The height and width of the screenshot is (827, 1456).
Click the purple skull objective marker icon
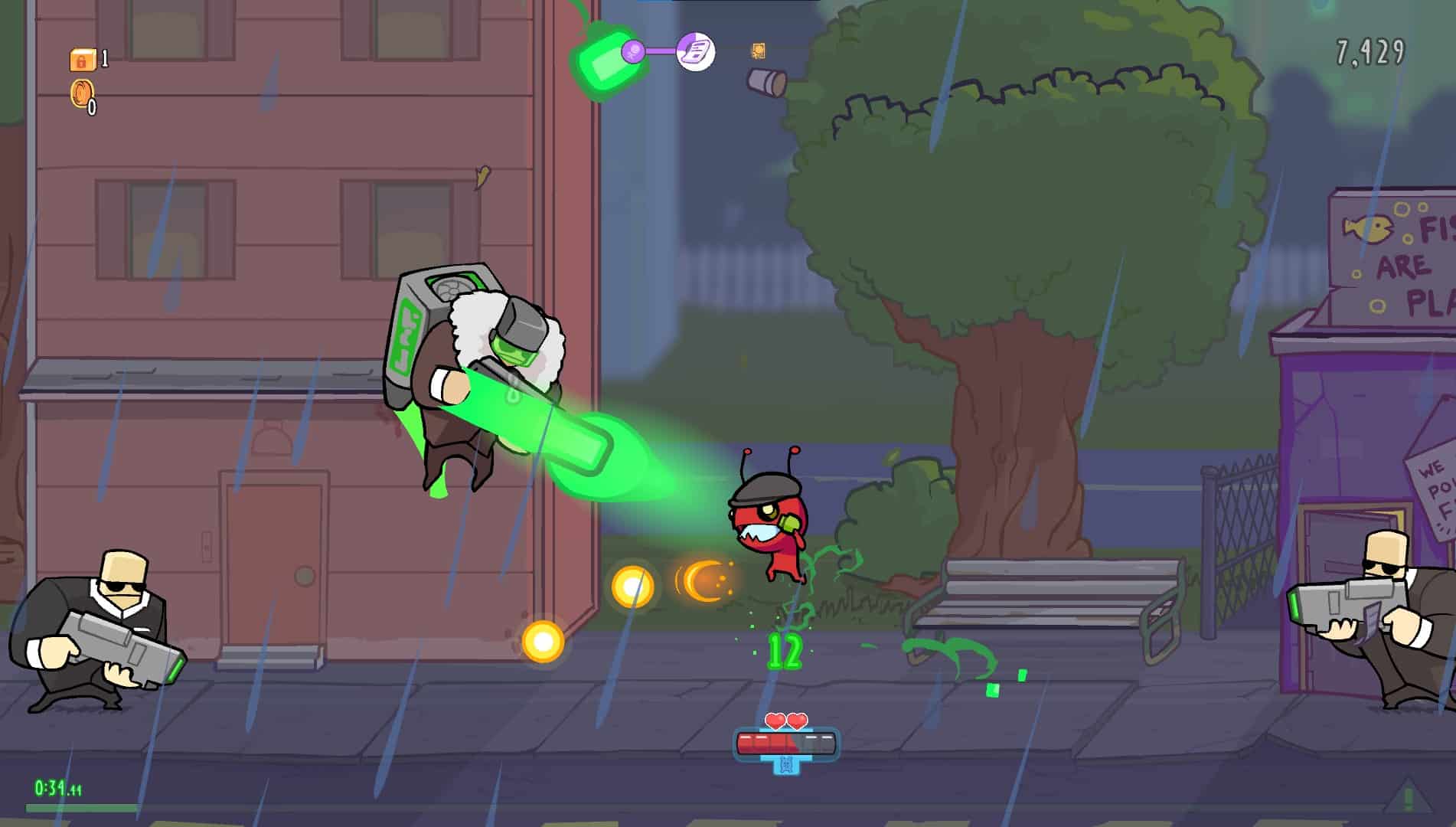click(x=634, y=51)
